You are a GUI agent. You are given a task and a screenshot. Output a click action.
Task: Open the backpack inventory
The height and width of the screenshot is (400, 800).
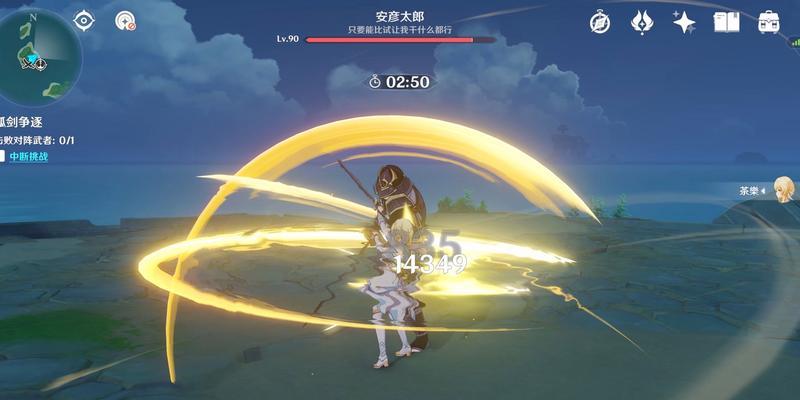coord(768,22)
